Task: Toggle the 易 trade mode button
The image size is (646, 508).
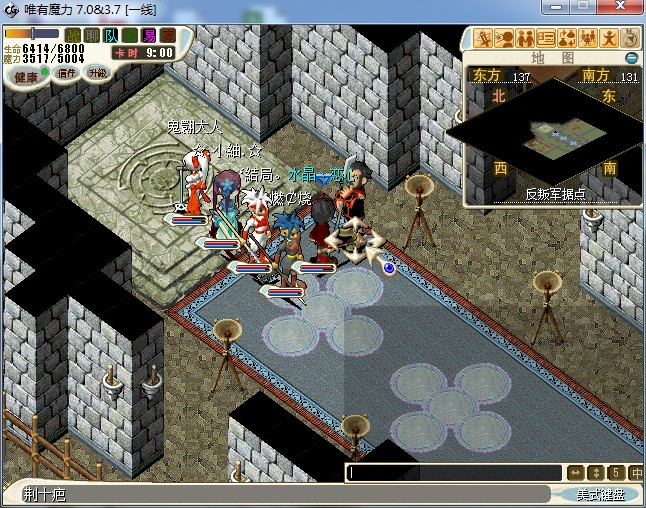Action: [x=147, y=36]
